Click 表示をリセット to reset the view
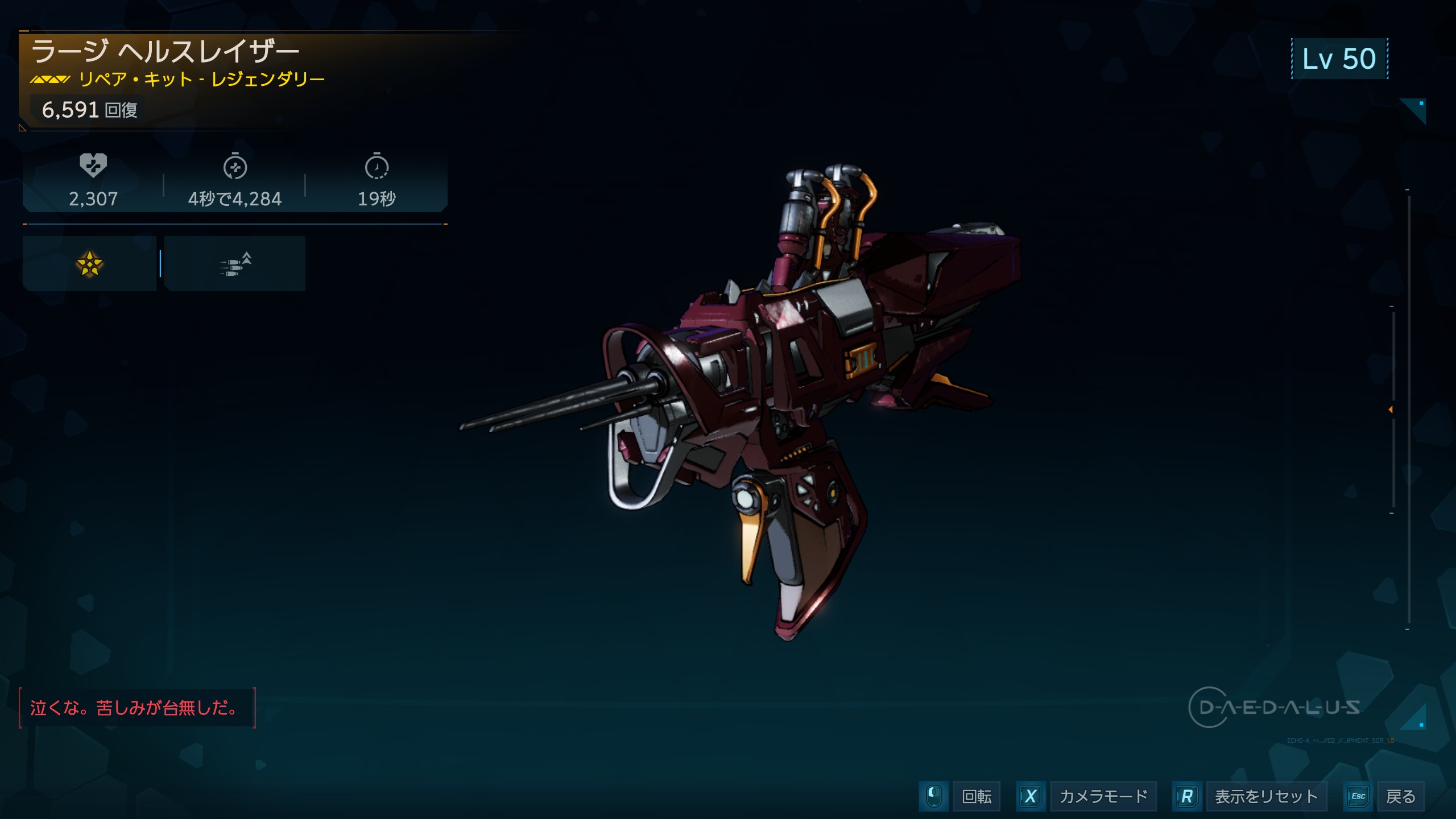 tap(1265, 796)
